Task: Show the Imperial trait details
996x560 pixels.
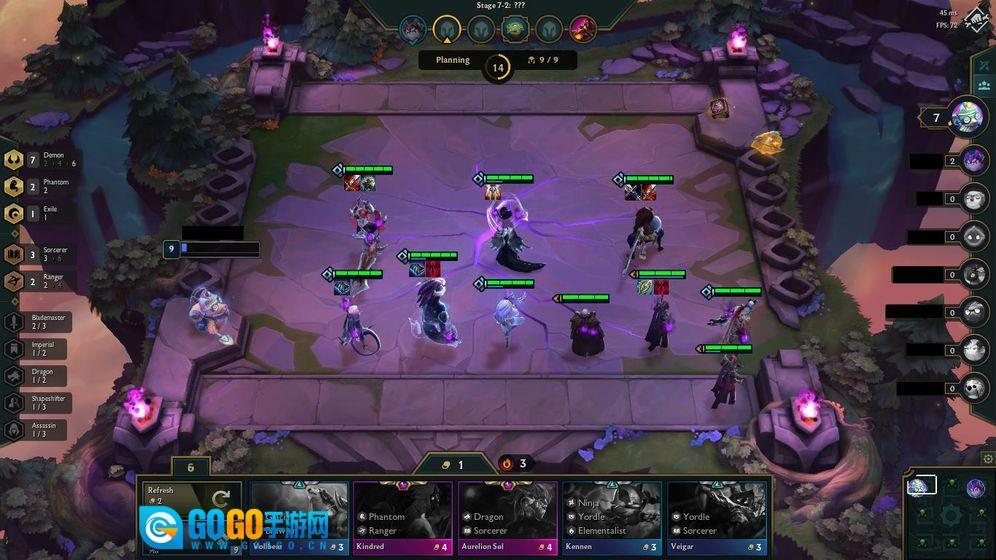Action: point(14,348)
